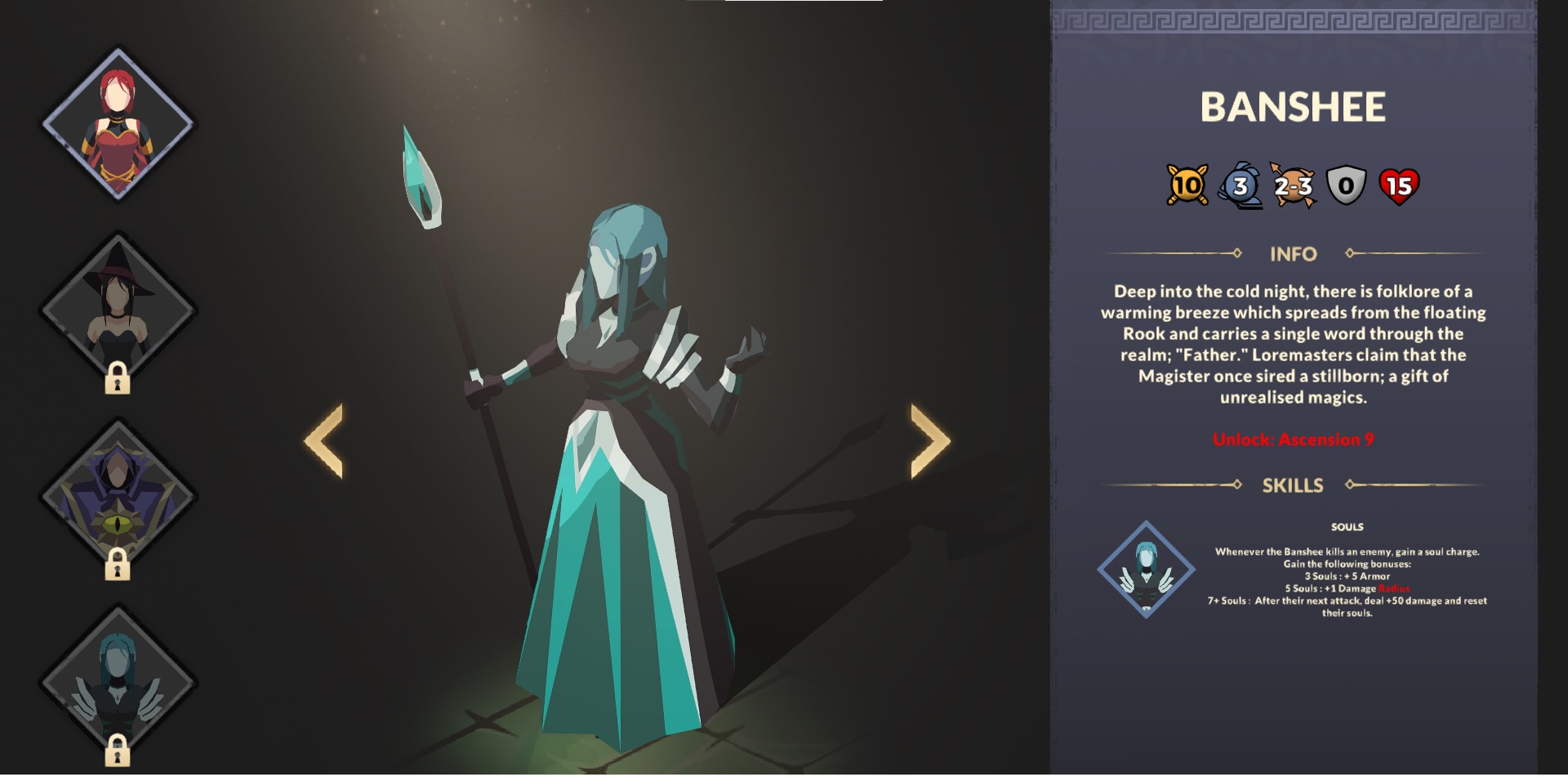1568x777 pixels.
Task: Click the Unlock: Ascension 9 text
Action: (x=1294, y=438)
